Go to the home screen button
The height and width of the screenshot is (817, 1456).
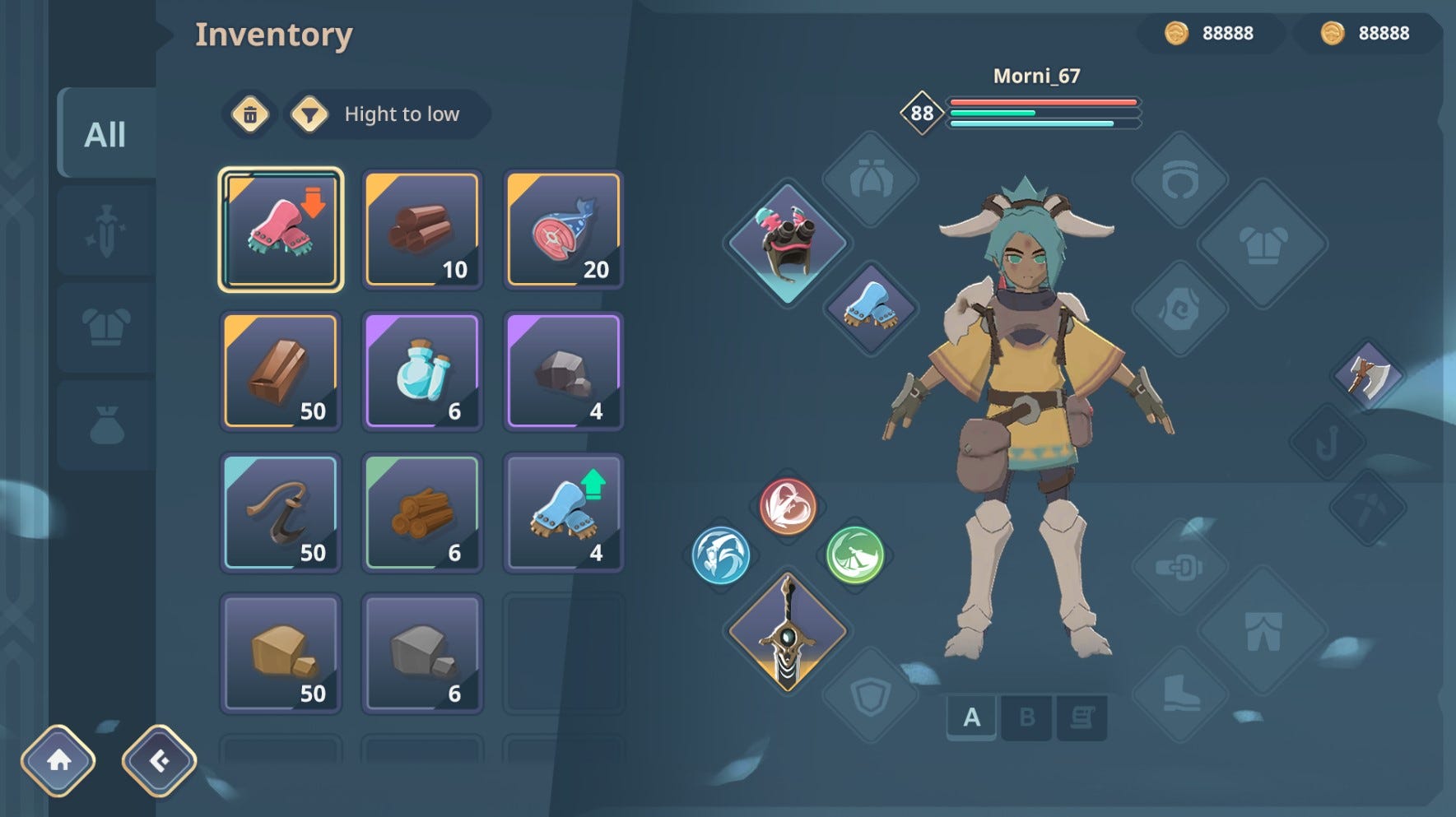[58, 760]
